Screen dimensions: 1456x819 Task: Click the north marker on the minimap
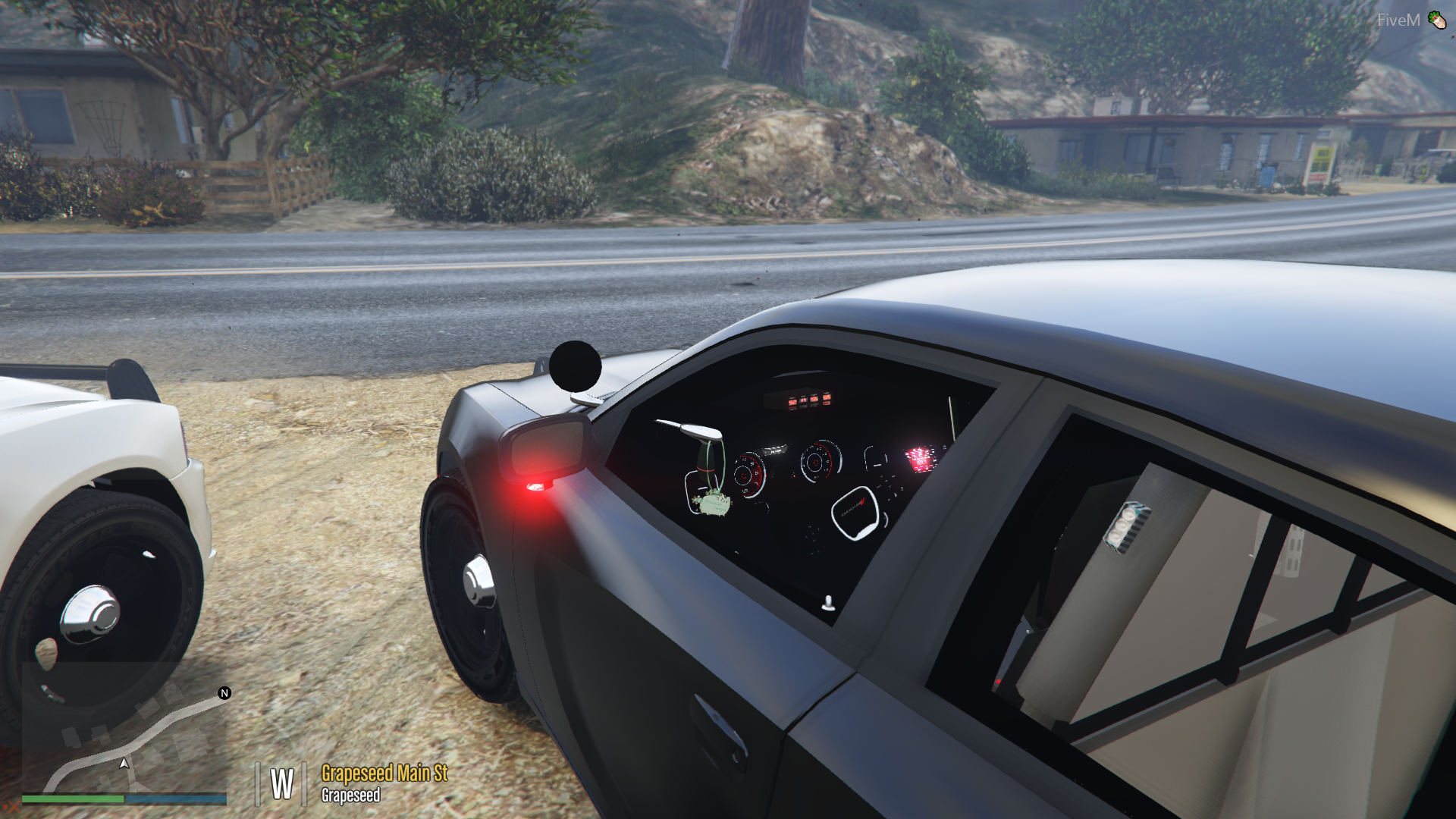(224, 693)
